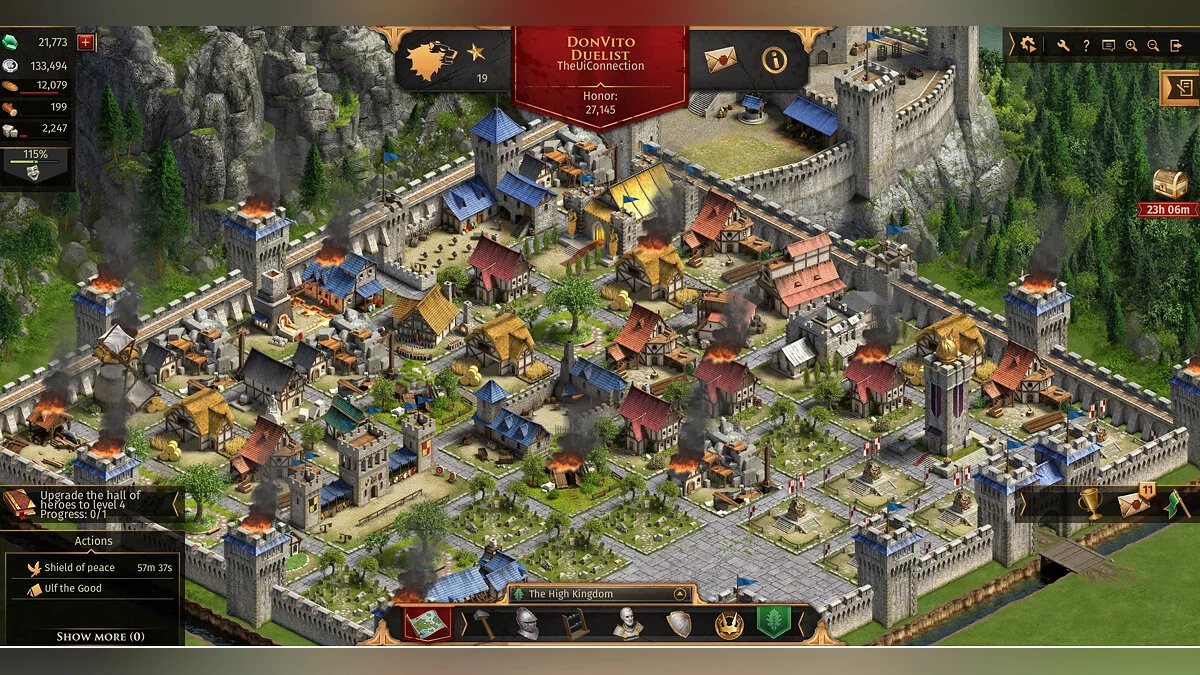This screenshot has height=675, width=1200.
Task: Open the mailbox with 11 messages
Action: (1134, 503)
